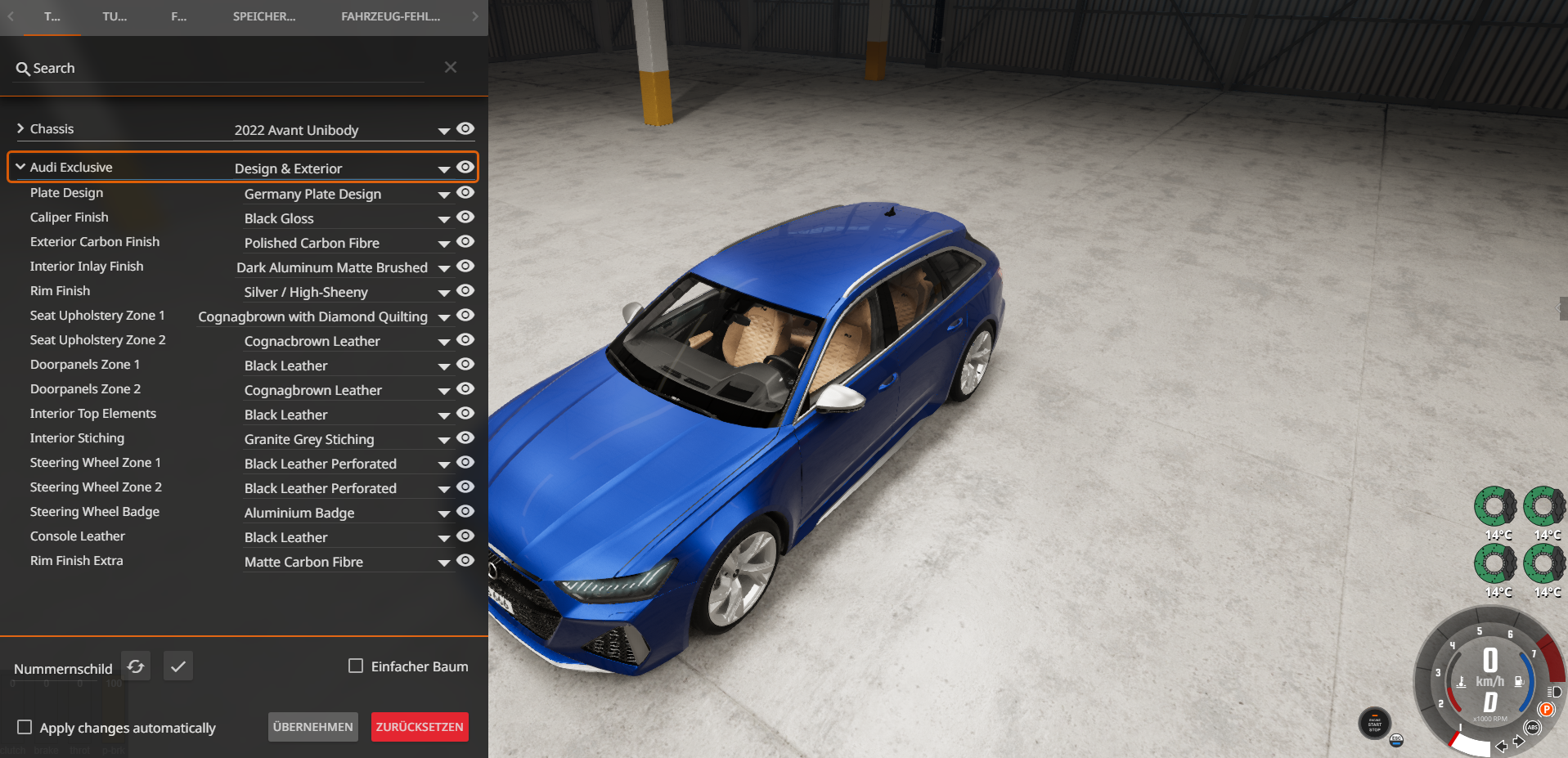Viewport: 1568px width, 758px height.
Task: Open the FAHRZEUG-FEHL... tab
Action: pos(390,16)
